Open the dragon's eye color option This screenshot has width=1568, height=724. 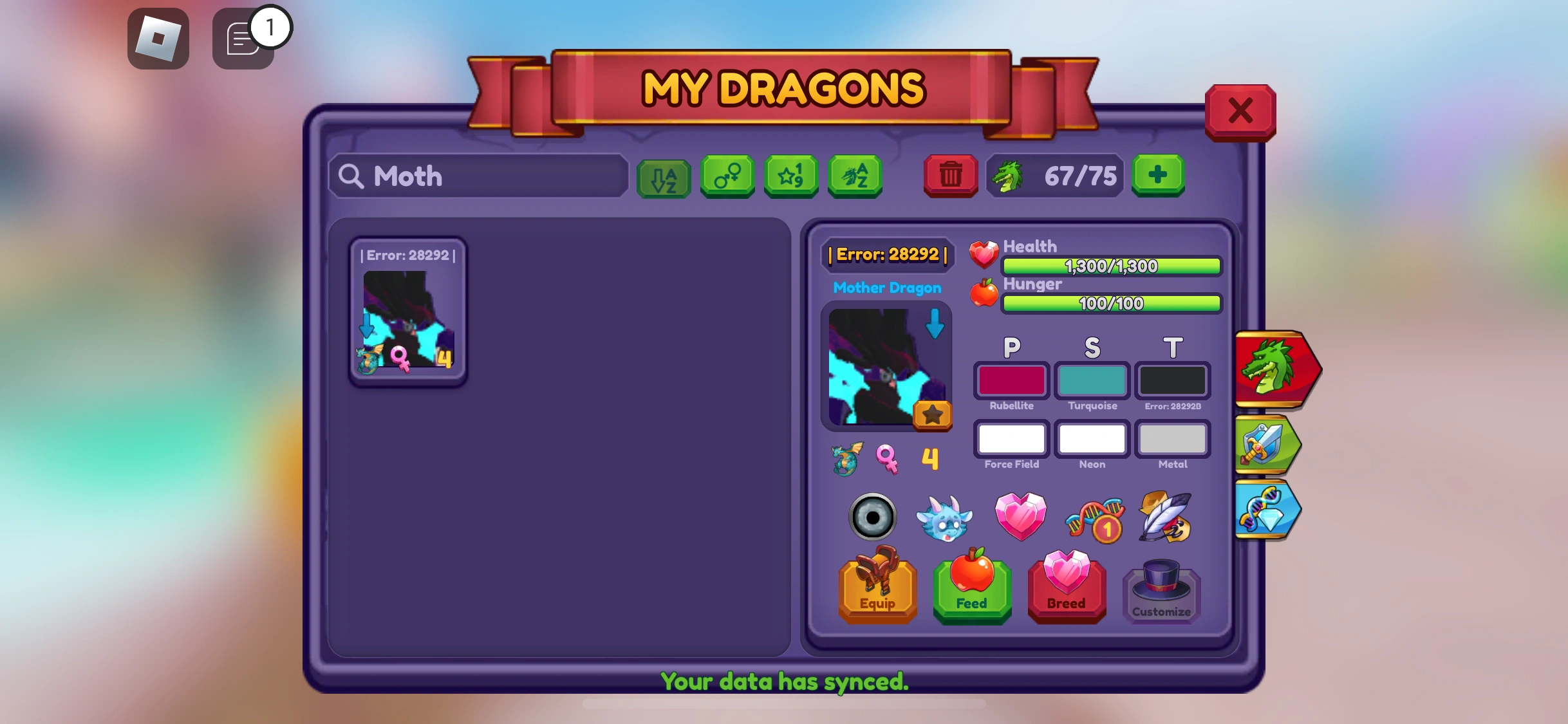[873, 516]
